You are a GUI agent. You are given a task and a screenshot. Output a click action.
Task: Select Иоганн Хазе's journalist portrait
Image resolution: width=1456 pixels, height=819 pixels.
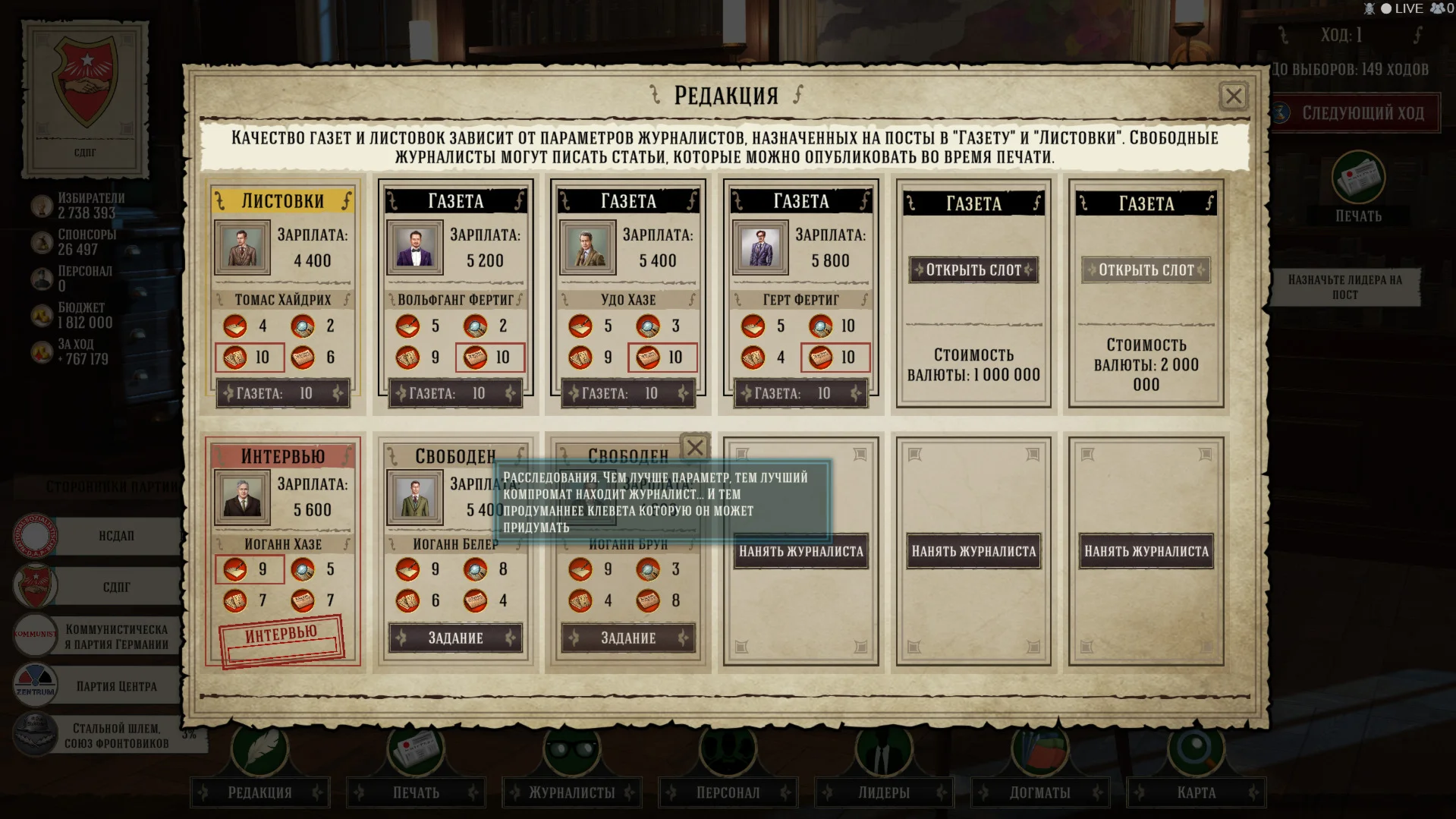point(242,497)
